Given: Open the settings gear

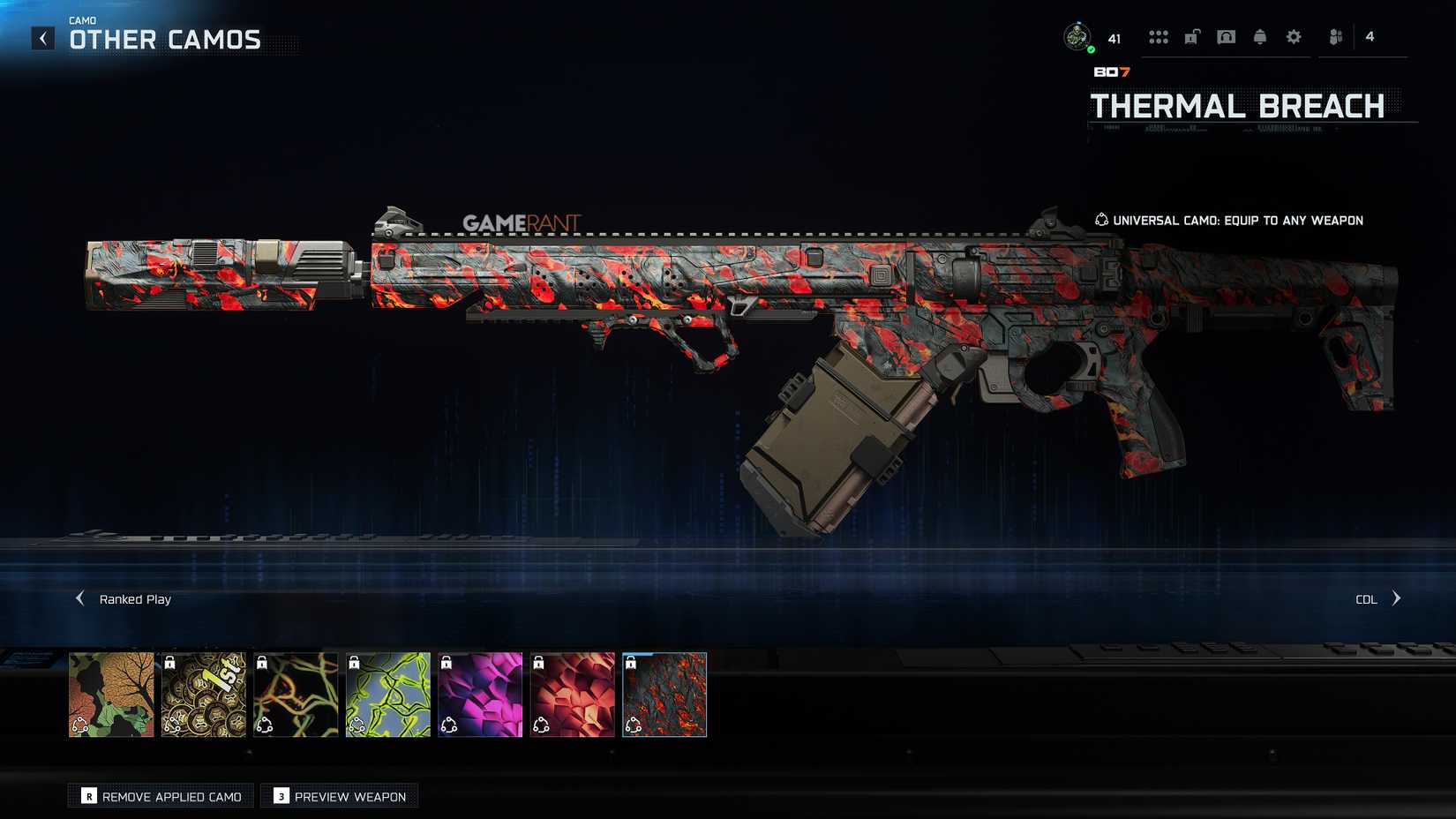Looking at the screenshot, I should pyautogui.click(x=1293, y=37).
